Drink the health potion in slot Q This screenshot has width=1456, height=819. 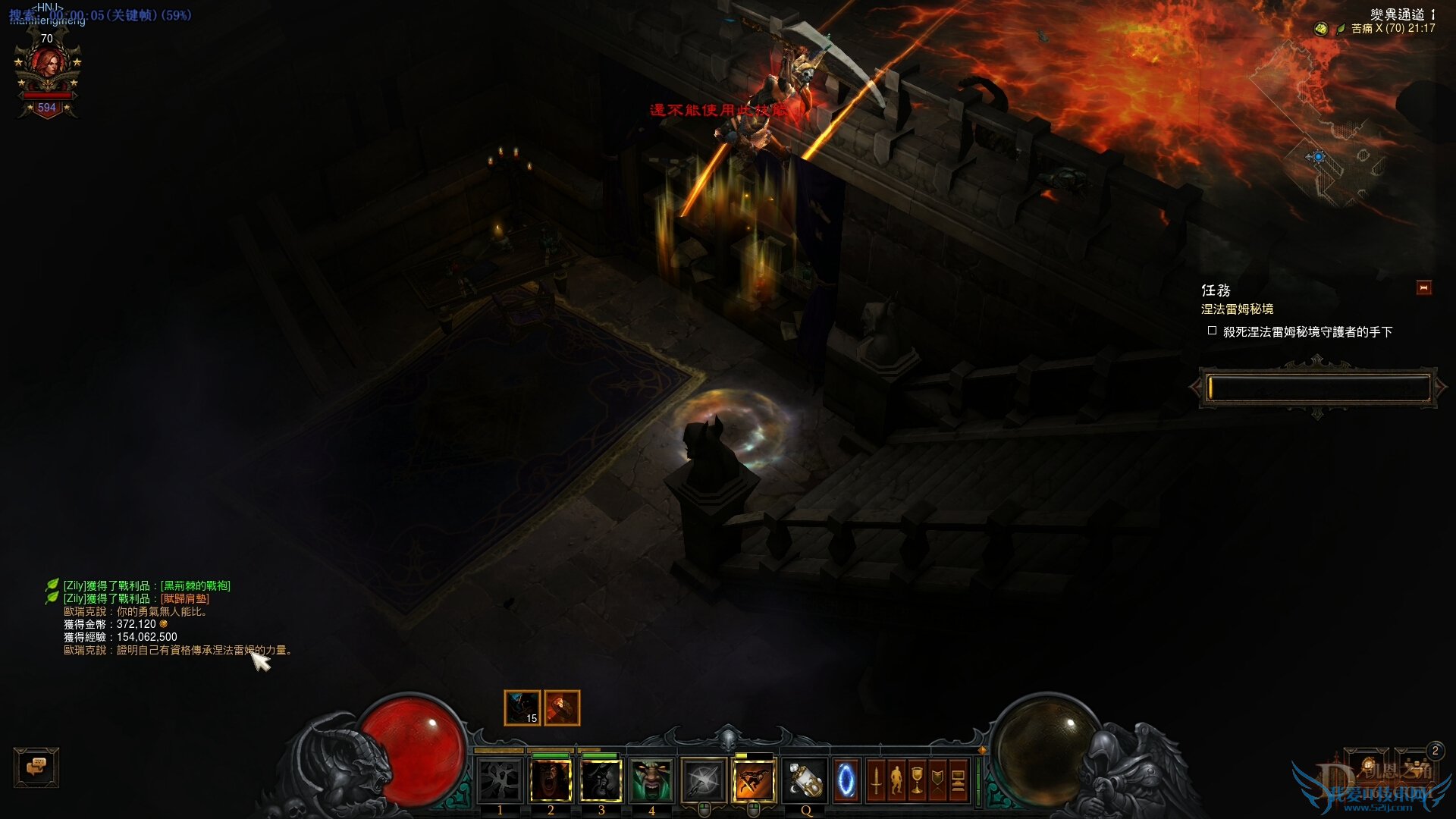[x=805, y=781]
